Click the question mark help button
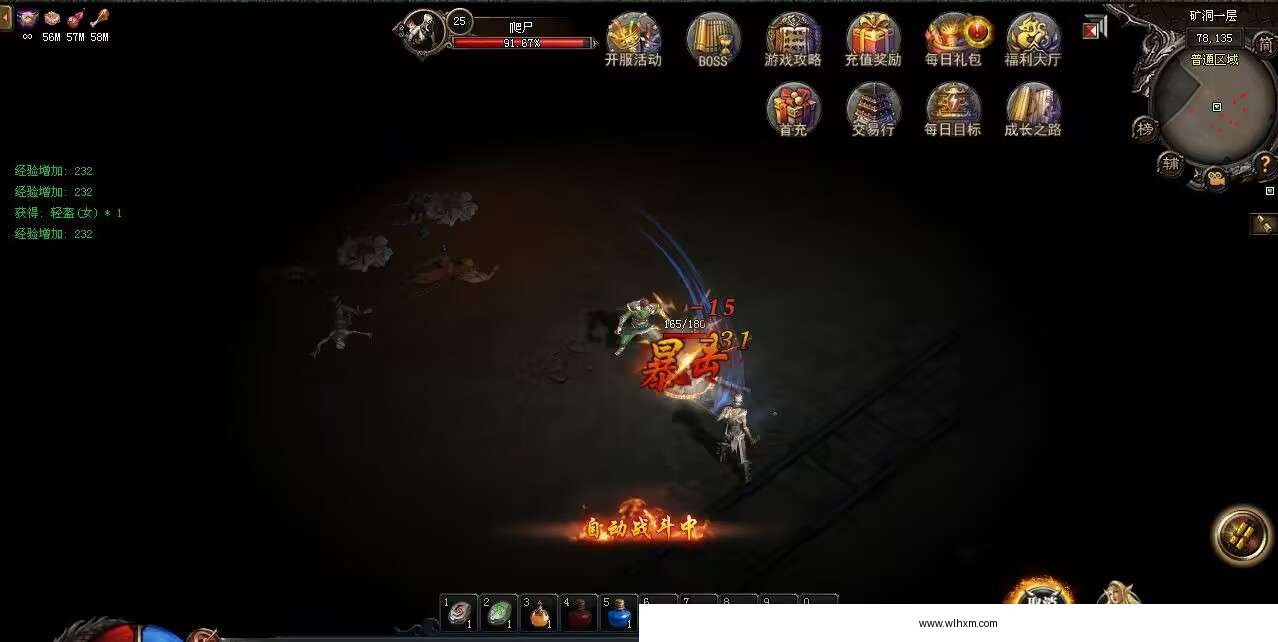Screen dimensions: 1278x642 pos(1264,163)
